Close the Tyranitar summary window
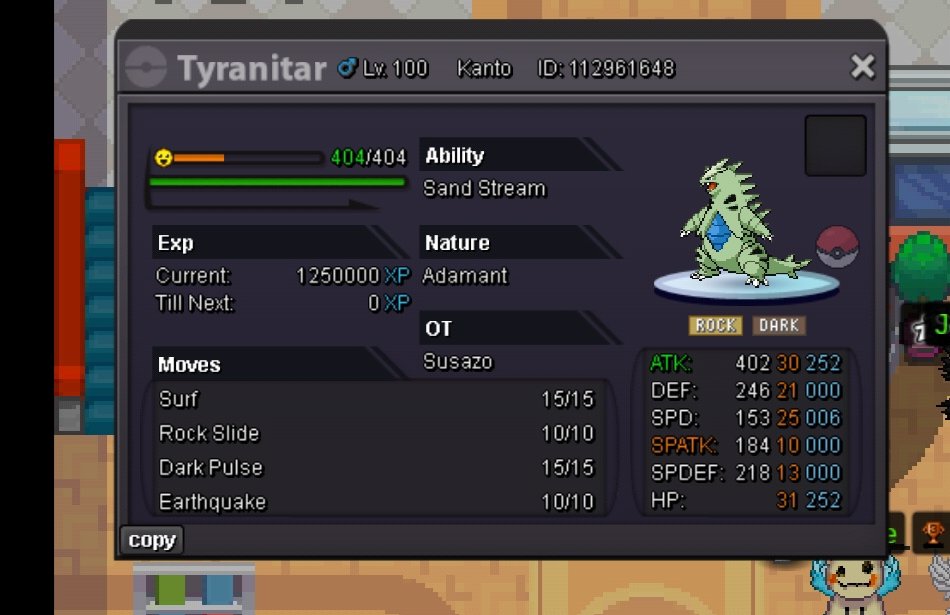The image size is (950, 615). [x=861, y=67]
